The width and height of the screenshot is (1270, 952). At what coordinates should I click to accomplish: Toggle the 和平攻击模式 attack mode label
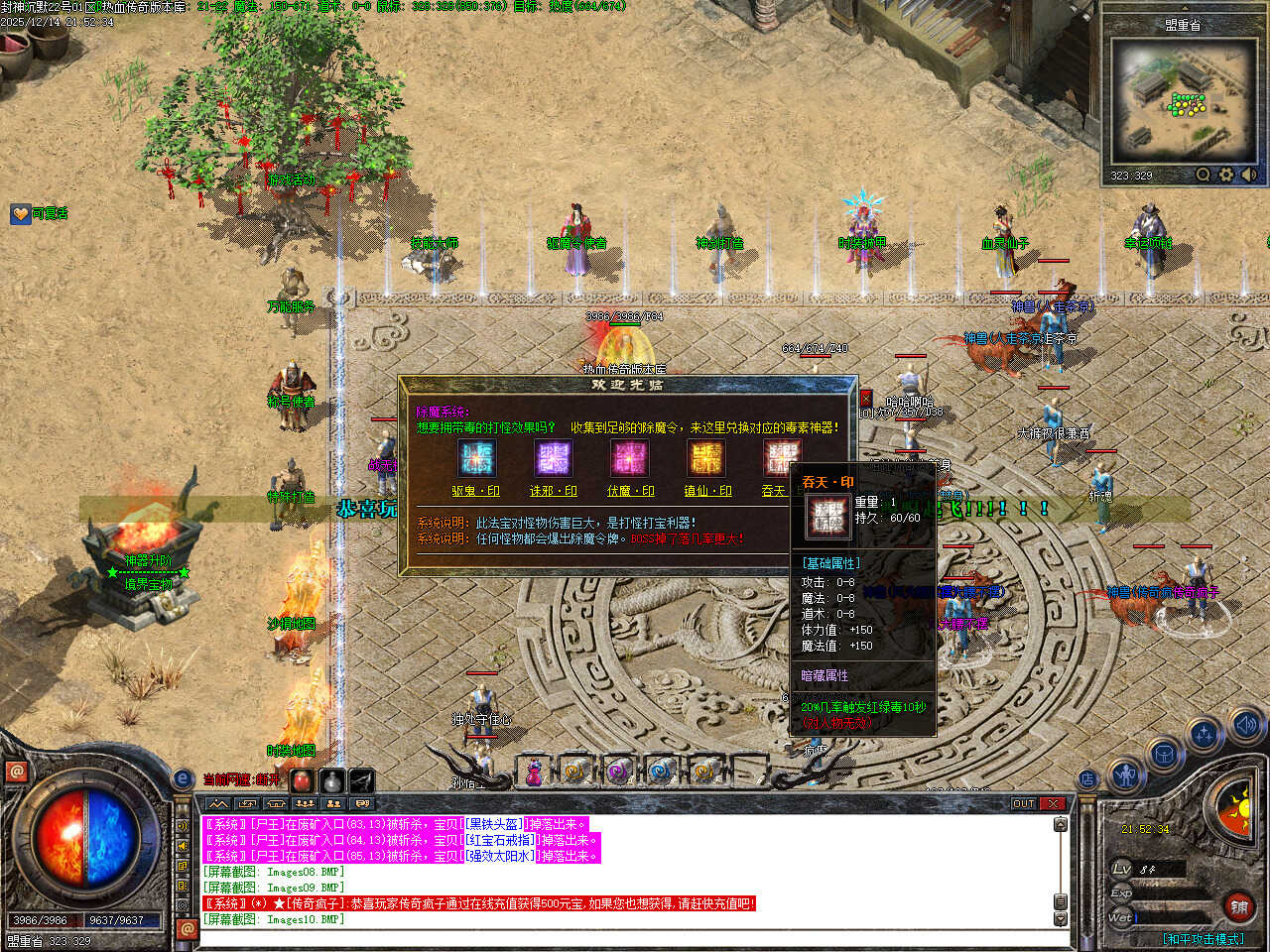pyautogui.click(x=1203, y=938)
